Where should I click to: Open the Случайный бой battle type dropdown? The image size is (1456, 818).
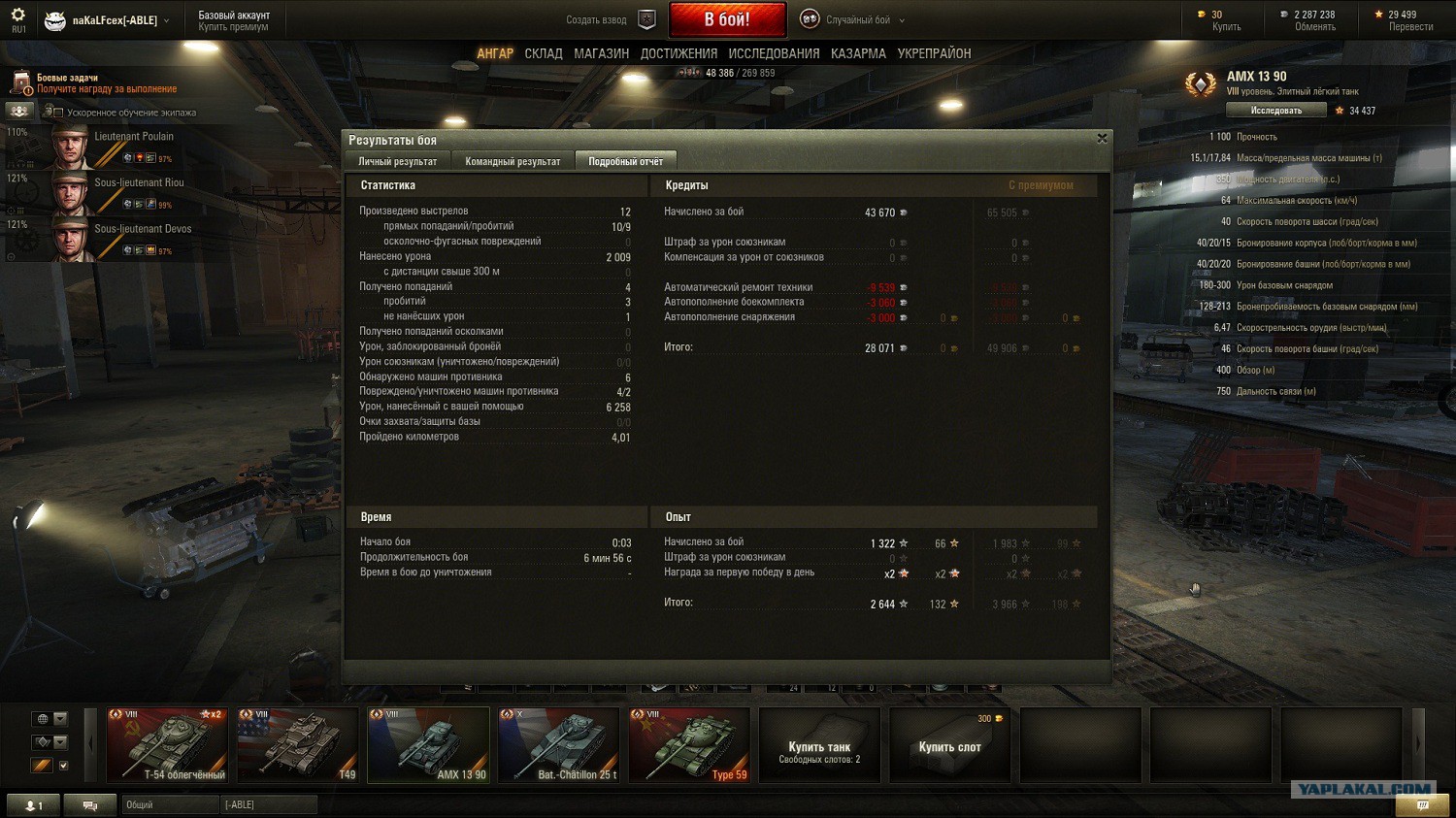854,19
